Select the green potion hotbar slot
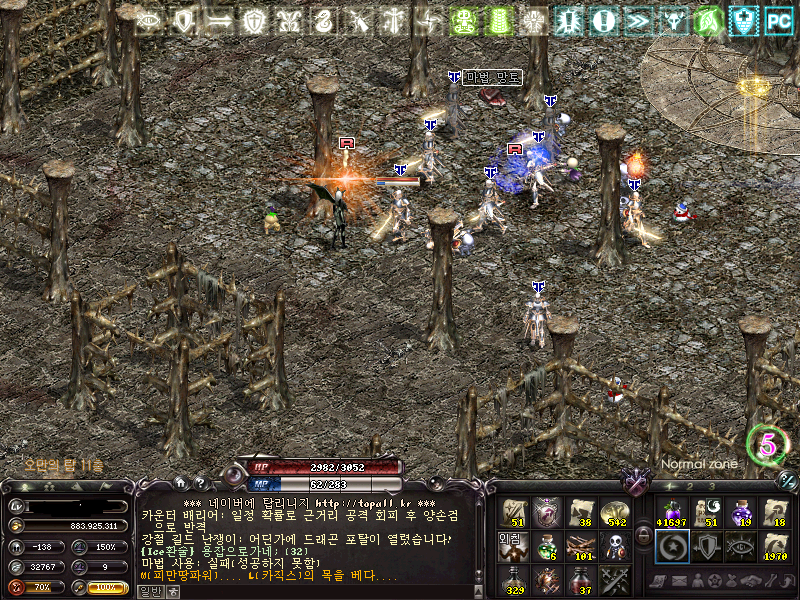Screen dimensions: 800x600 tap(545, 546)
